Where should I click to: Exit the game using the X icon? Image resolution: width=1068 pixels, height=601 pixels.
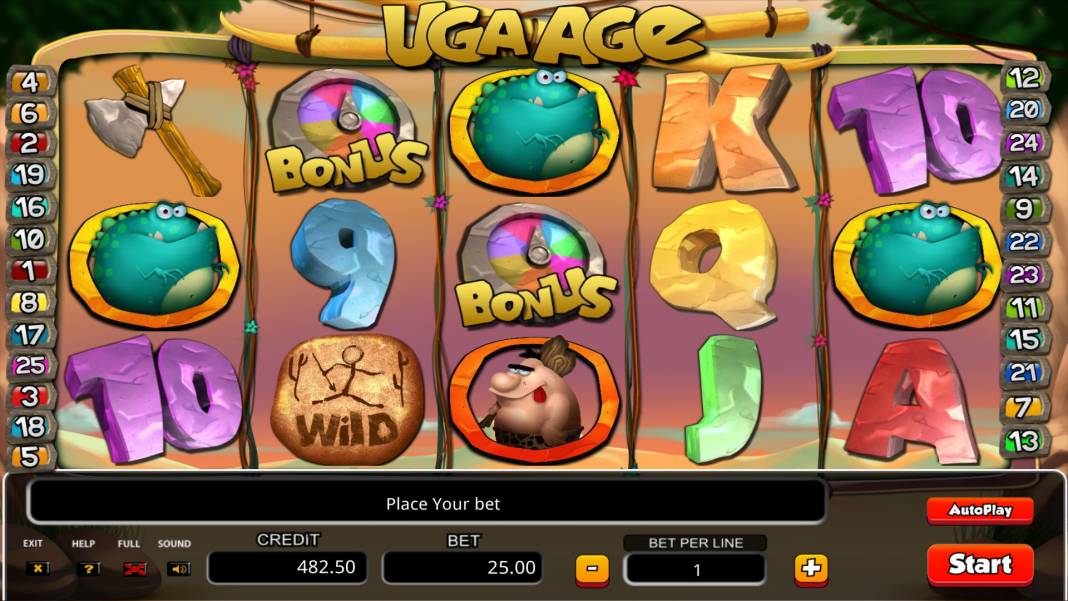point(38,568)
